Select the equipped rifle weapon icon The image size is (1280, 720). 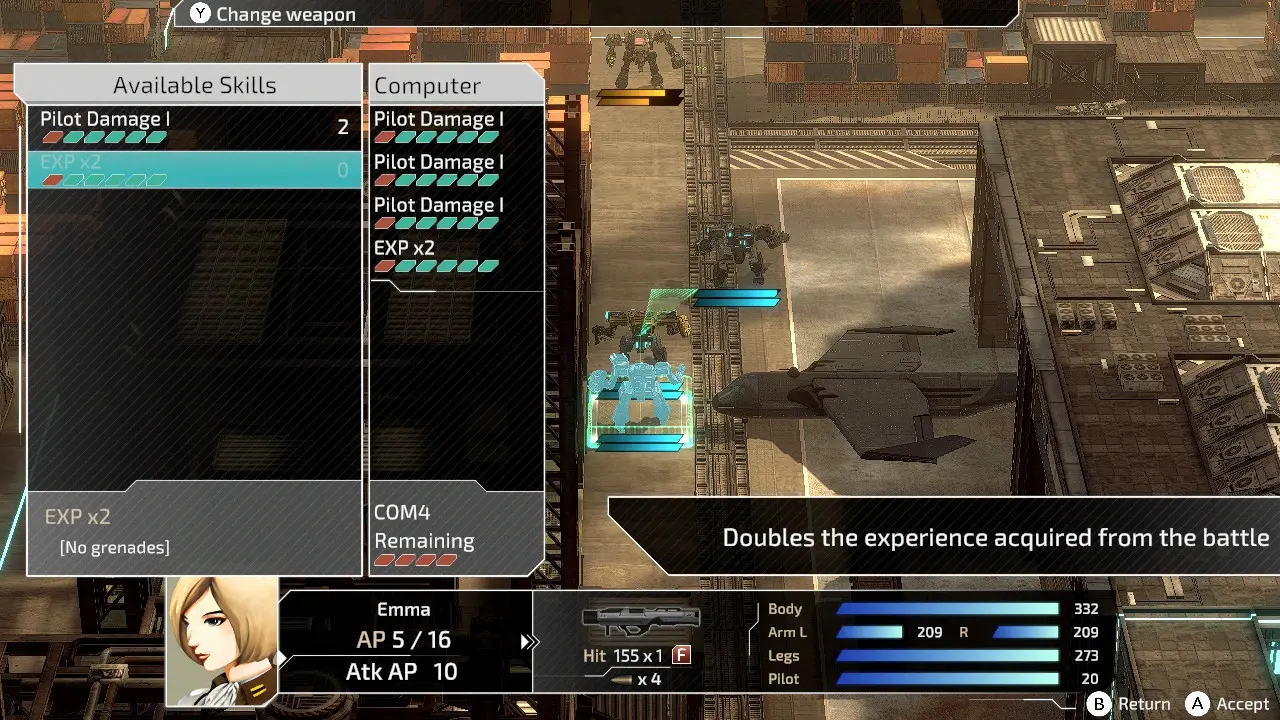[640, 621]
